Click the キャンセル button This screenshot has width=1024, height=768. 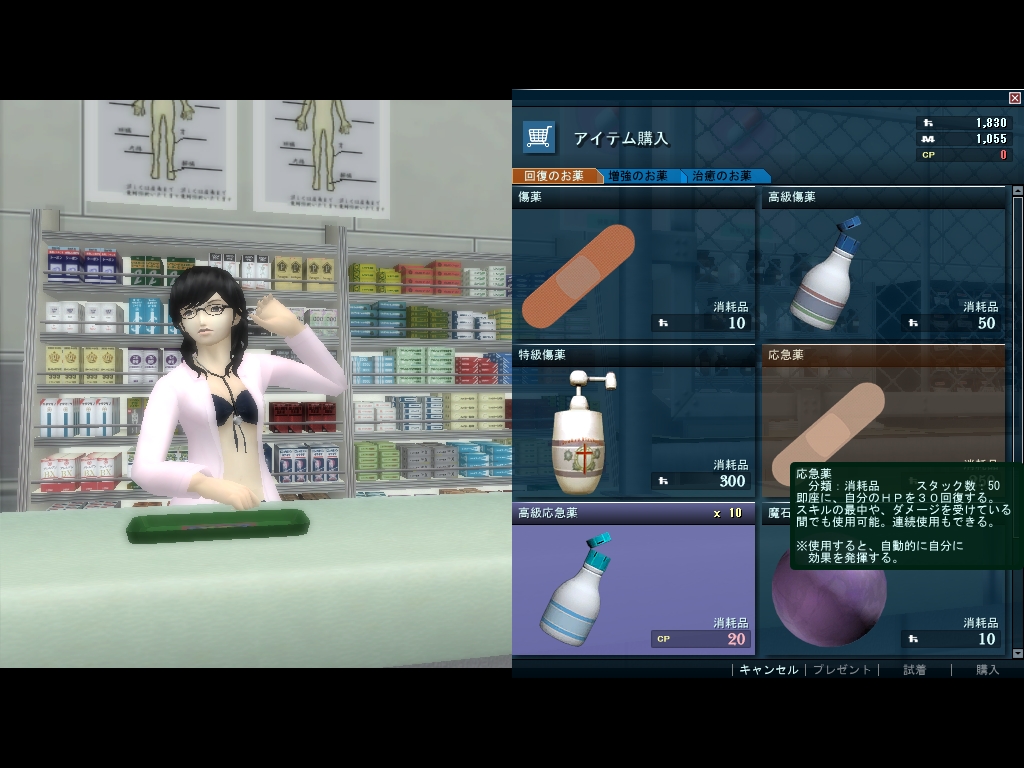768,670
